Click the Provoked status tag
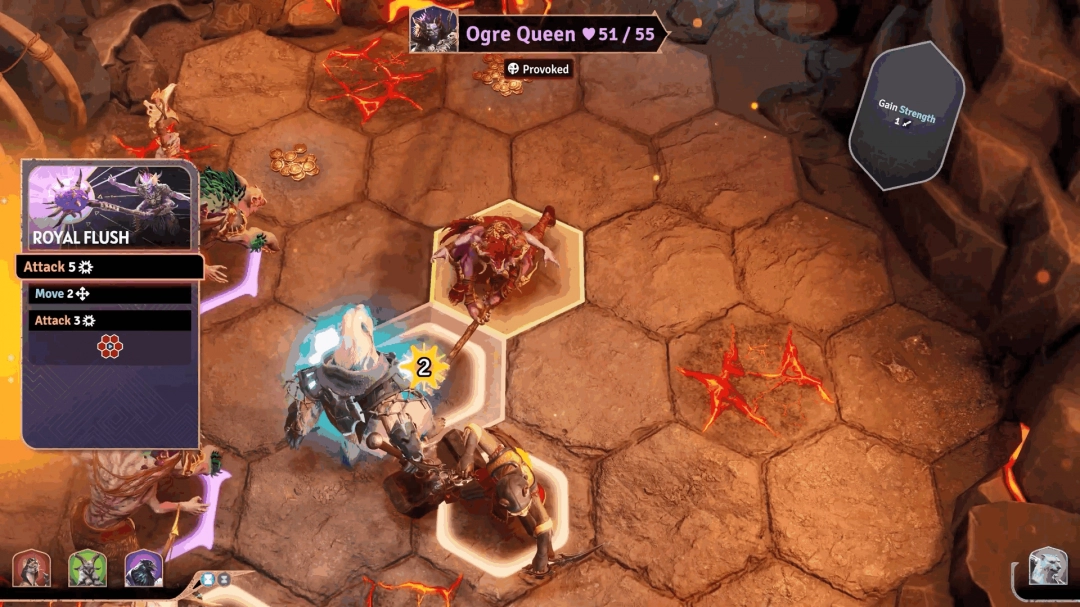 [538, 69]
